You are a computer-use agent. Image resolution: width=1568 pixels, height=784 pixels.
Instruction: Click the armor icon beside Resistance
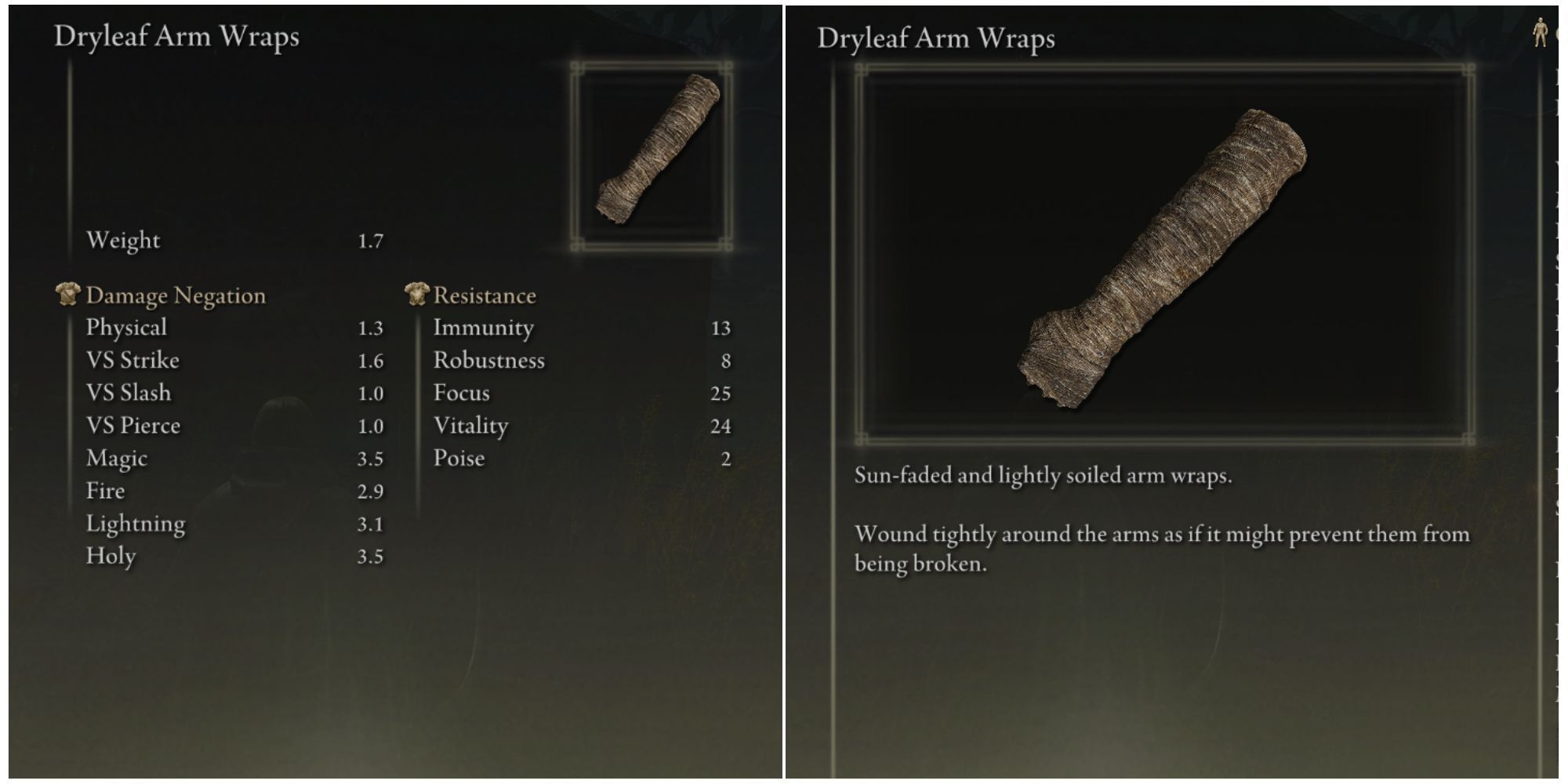[416, 294]
